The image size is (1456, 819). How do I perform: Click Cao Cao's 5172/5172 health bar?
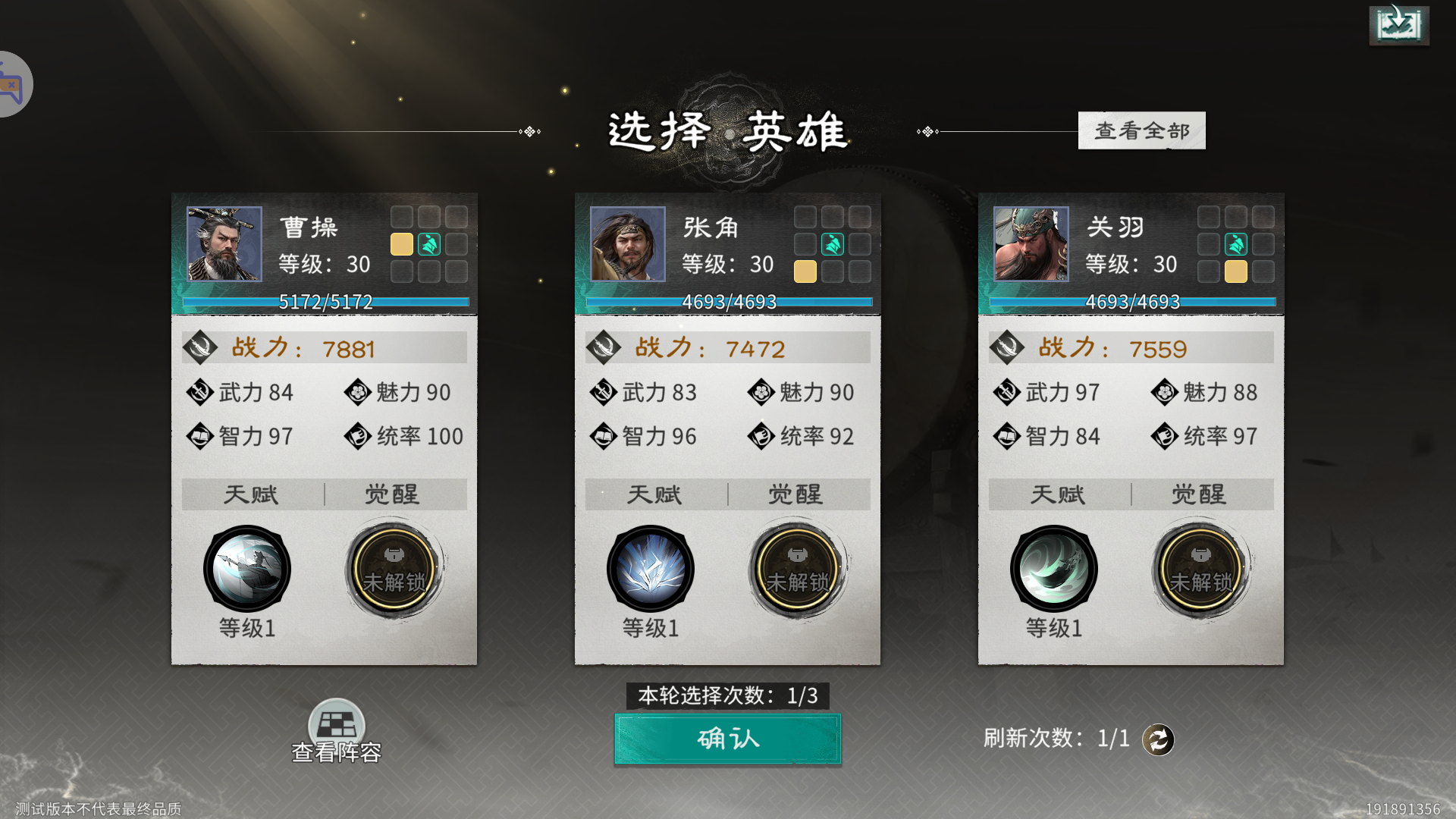[x=324, y=302]
